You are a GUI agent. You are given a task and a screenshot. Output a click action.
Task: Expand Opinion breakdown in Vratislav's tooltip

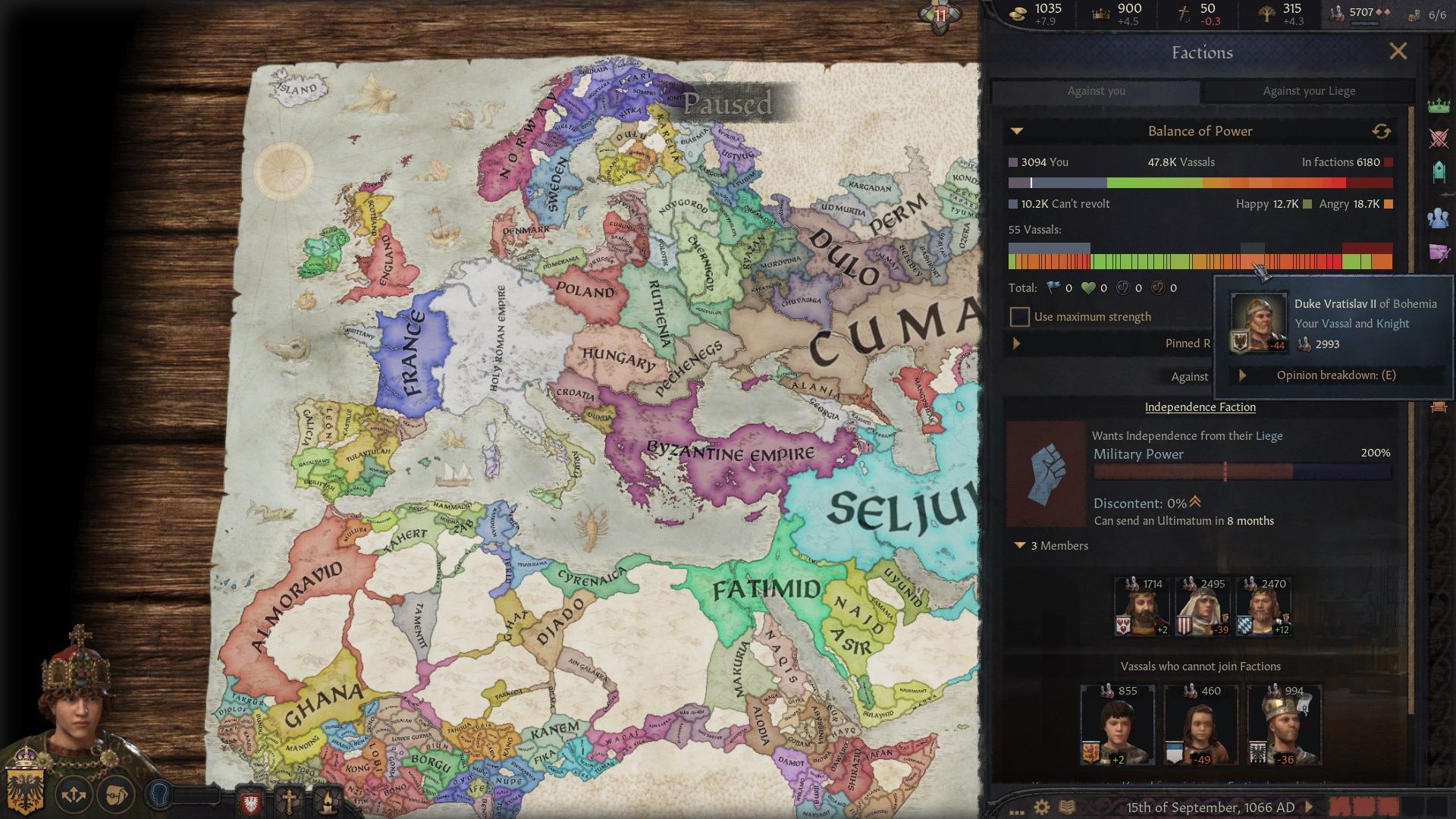(1244, 375)
